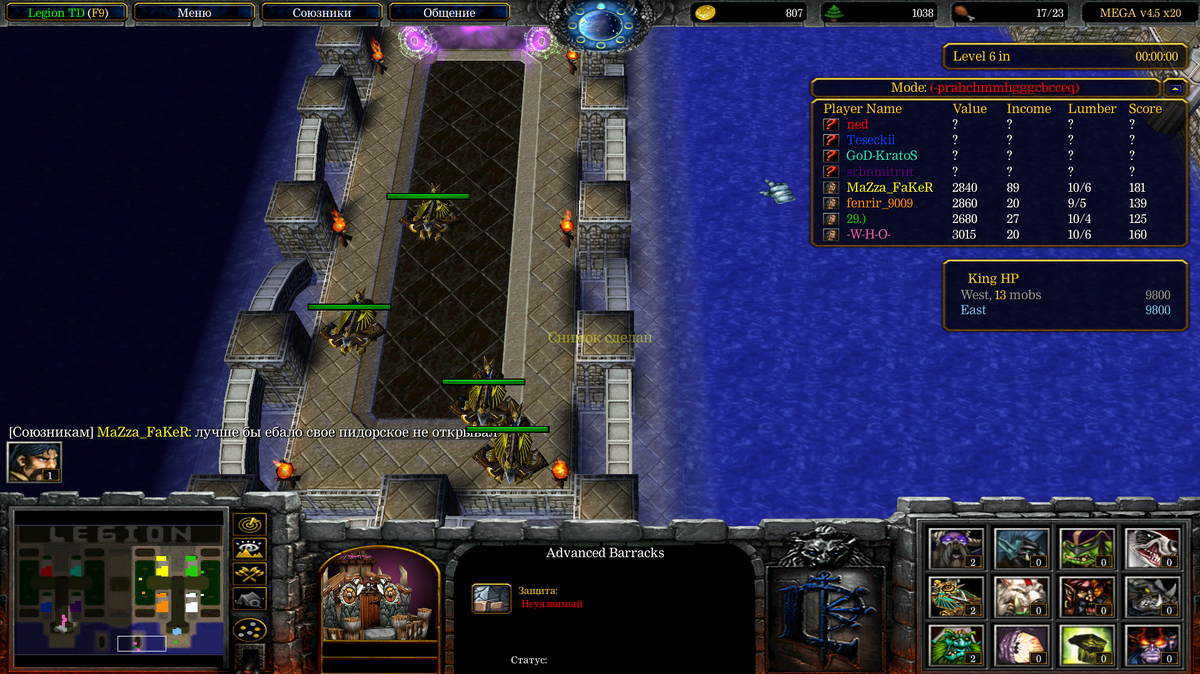This screenshot has height=674, width=1200.
Task: Click the Legion minimap
Action: [x=118, y=587]
